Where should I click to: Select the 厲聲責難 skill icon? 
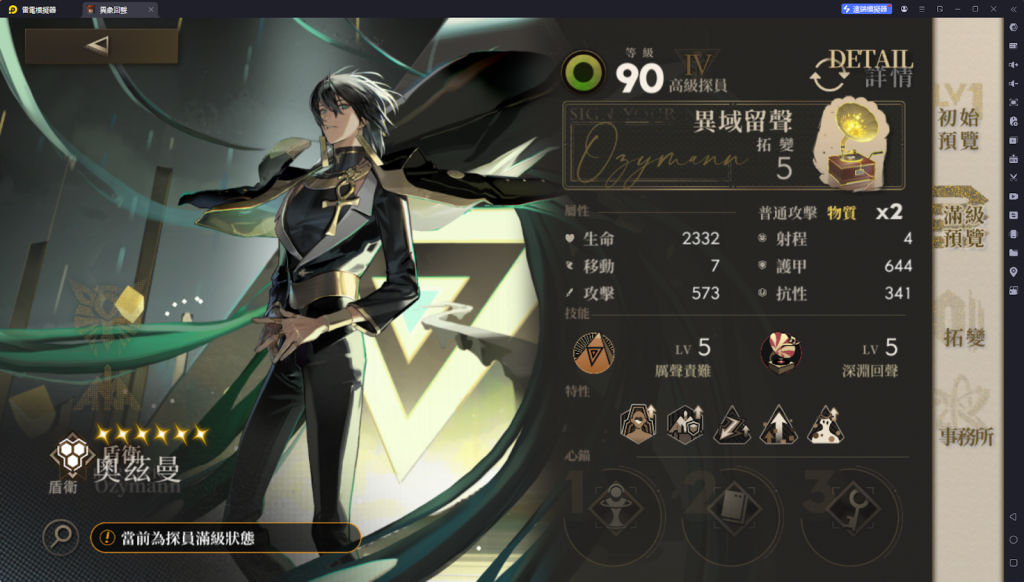pyautogui.click(x=593, y=352)
